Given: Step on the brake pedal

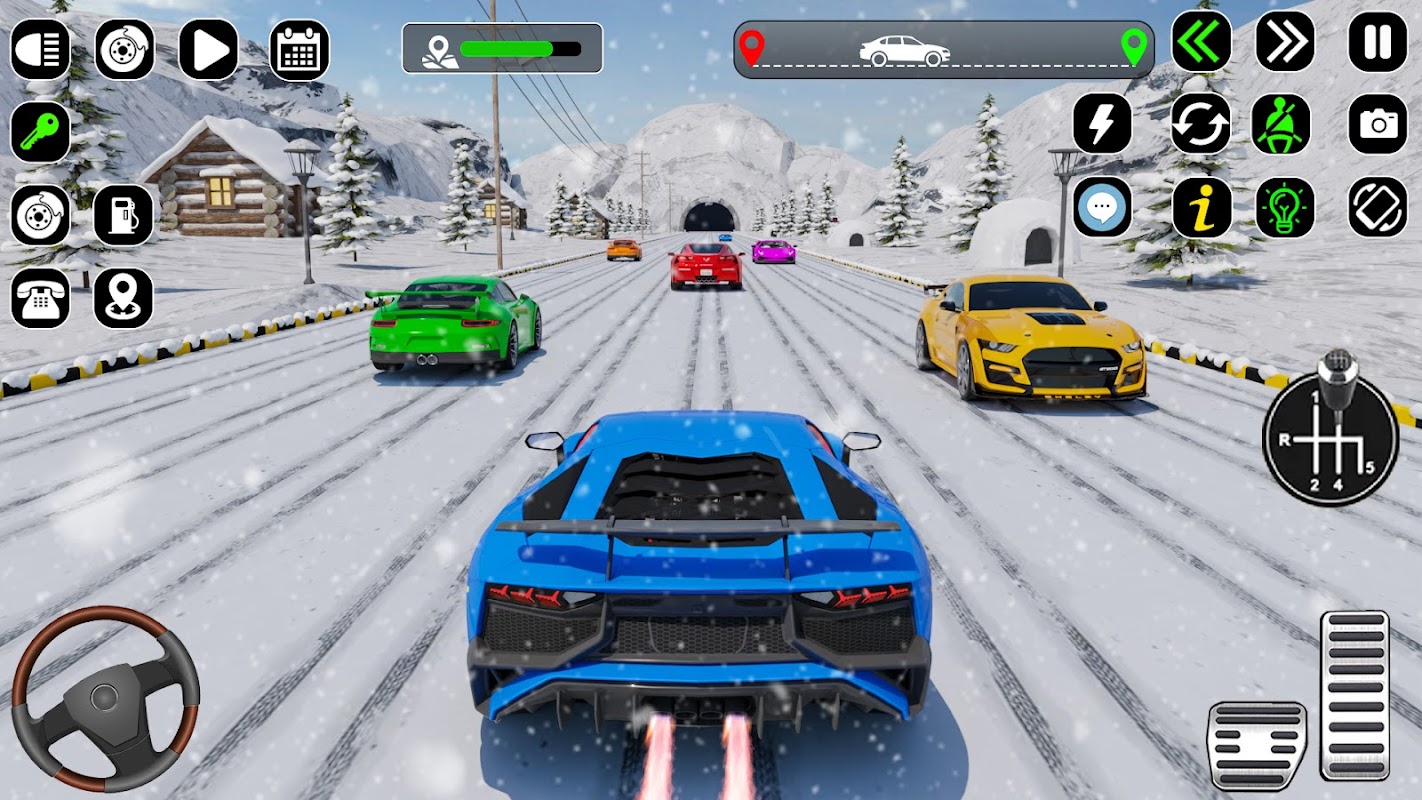Looking at the screenshot, I should point(1256,744).
